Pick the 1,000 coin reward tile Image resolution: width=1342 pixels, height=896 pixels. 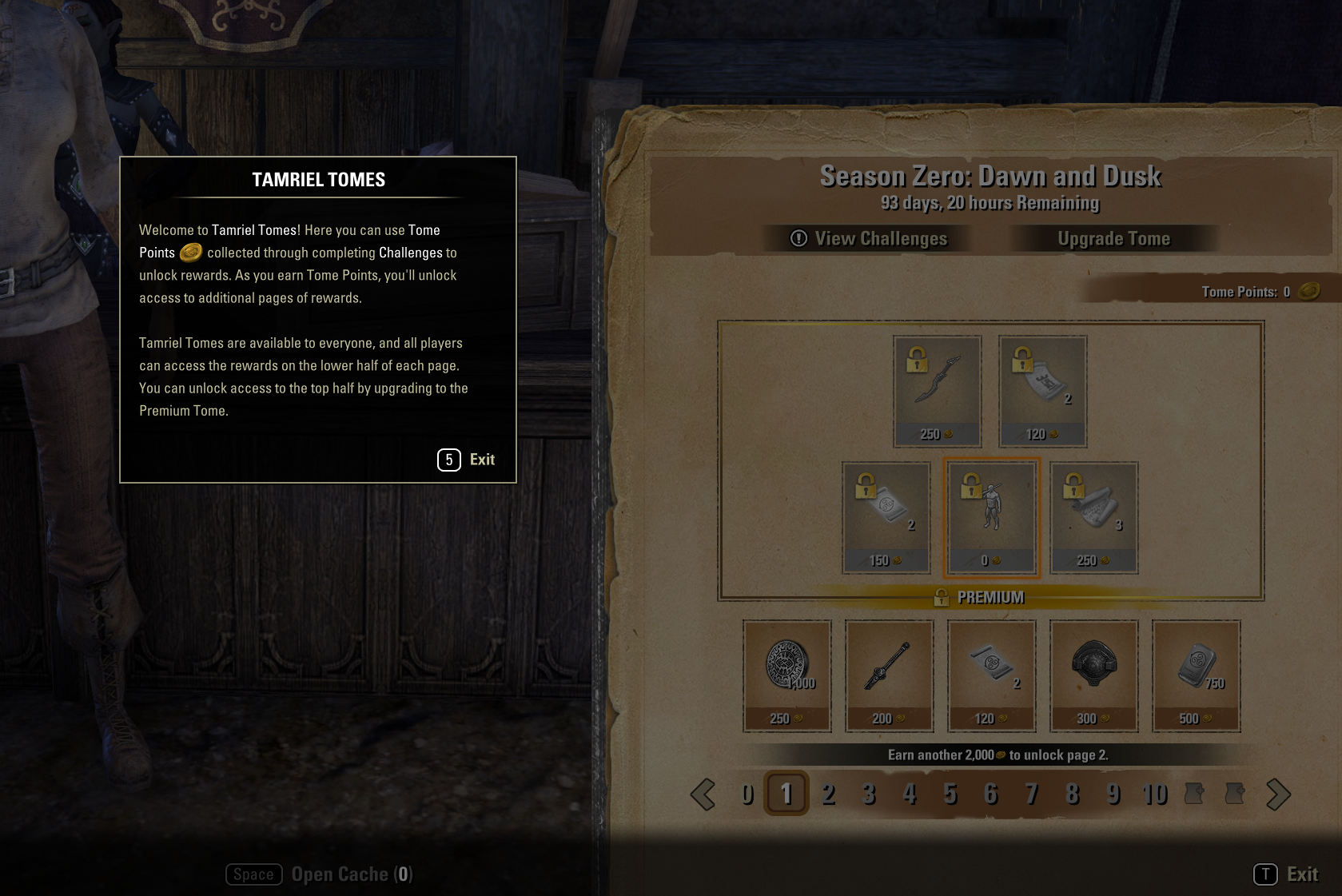786,675
